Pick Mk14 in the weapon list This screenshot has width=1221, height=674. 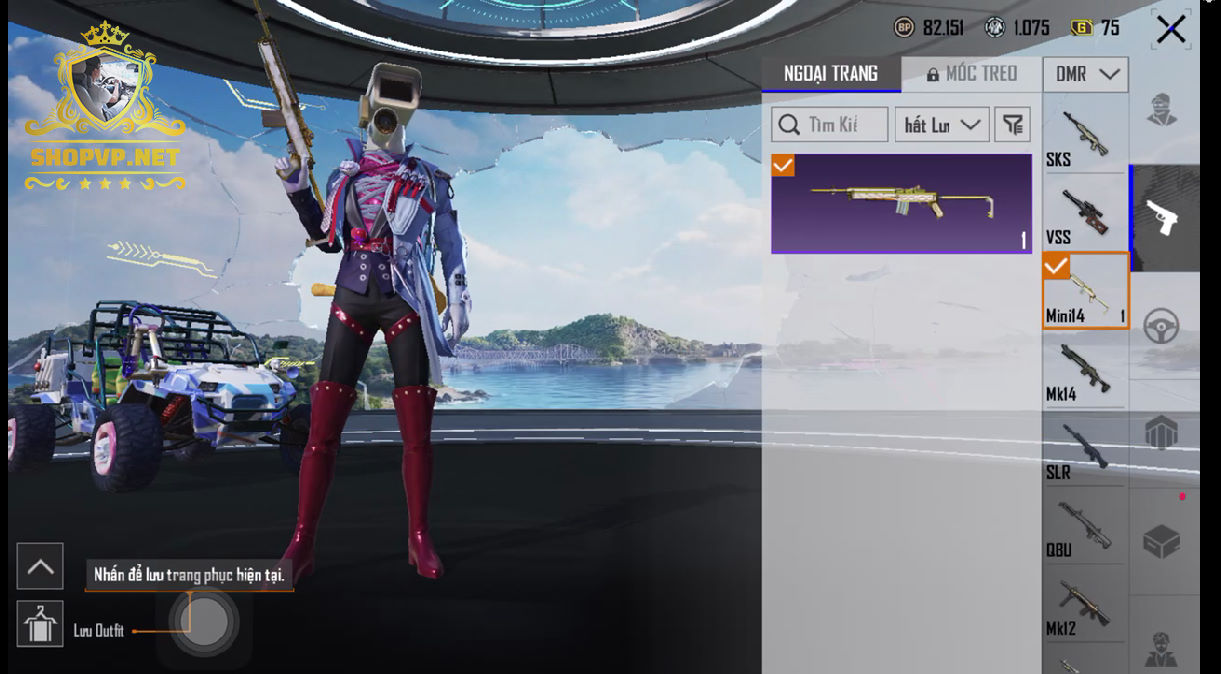(1085, 369)
